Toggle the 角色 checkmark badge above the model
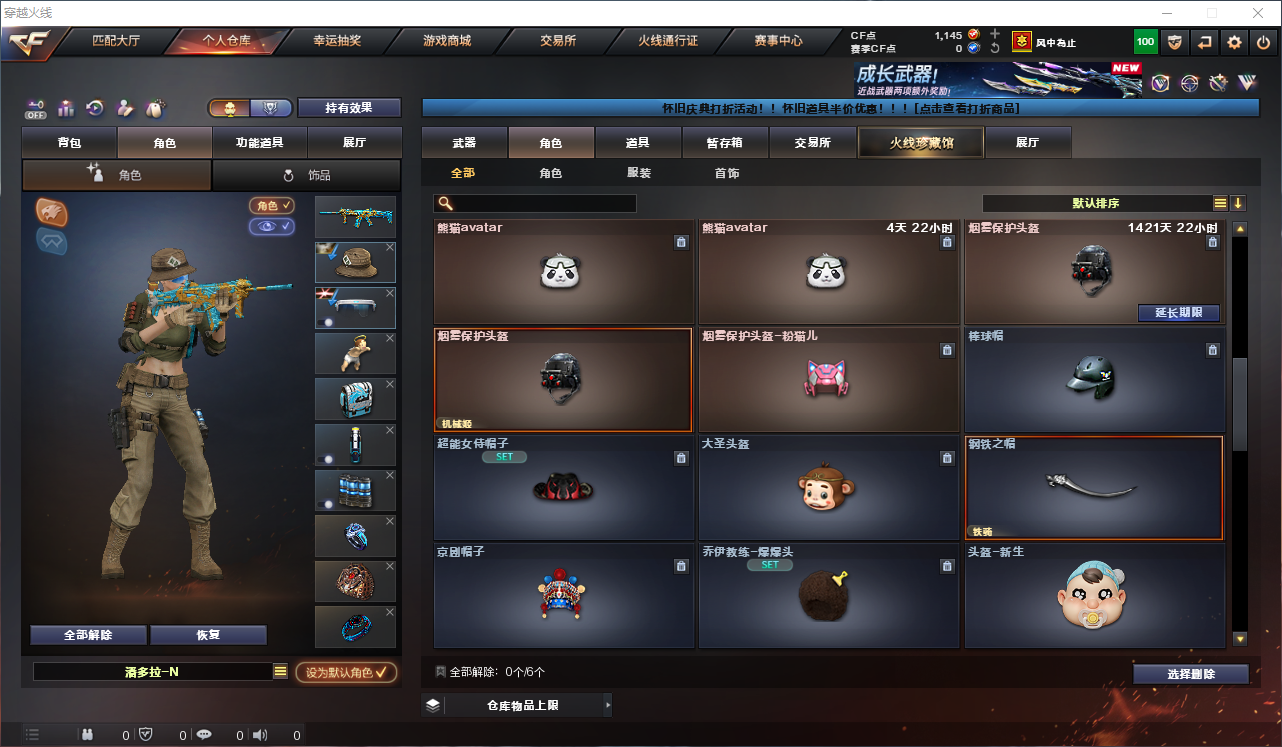This screenshot has height=747, width=1282. pos(269,207)
